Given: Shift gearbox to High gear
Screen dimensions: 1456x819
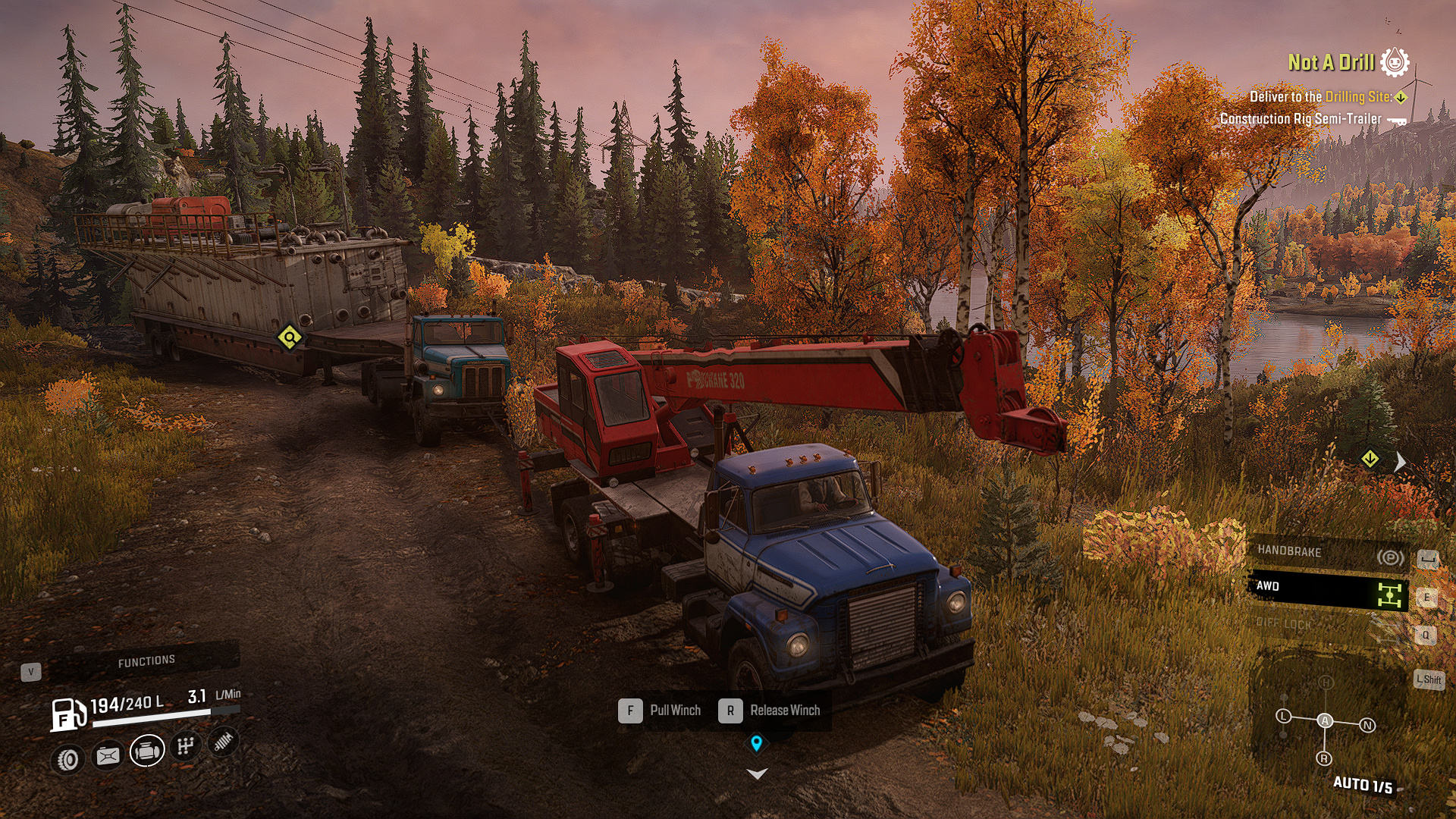Looking at the screenshot, I should 1326,682.
